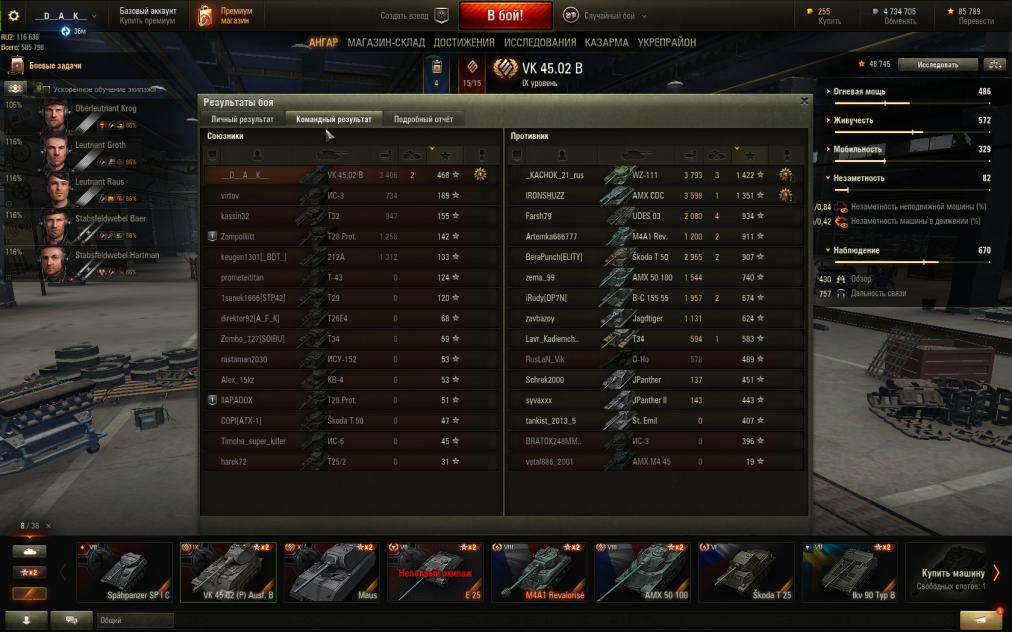Click the Исследовать research button
Image resolution: width=1012 pixels, height=632 pixels.
tap(937, 64)
